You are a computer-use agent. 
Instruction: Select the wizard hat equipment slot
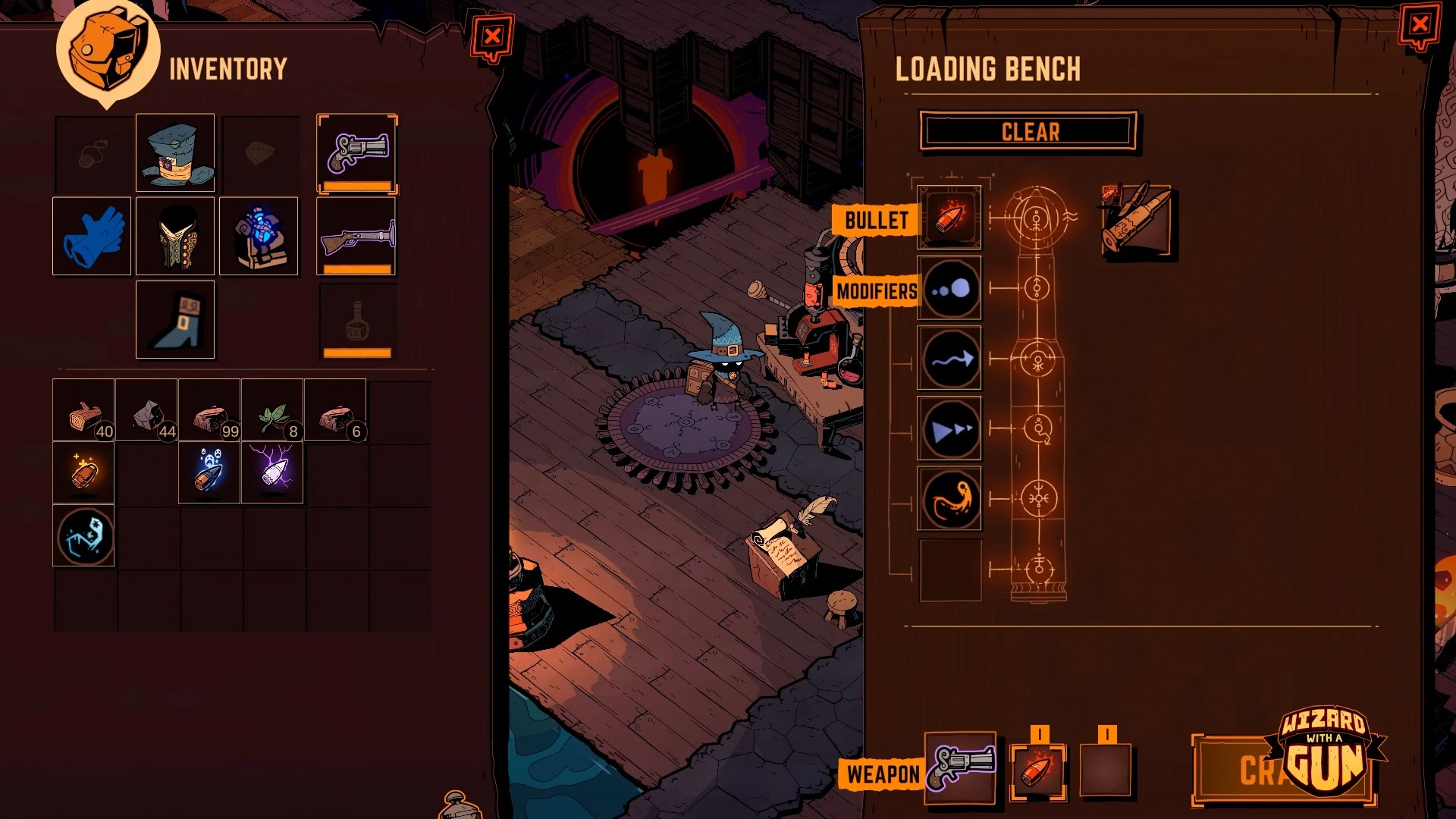click(175, 153)
